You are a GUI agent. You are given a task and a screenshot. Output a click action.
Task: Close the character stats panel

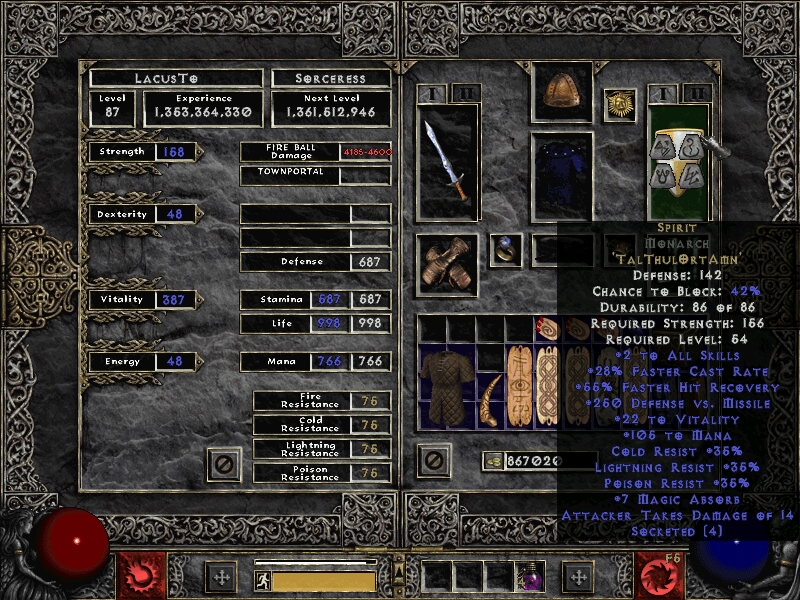pyautogui.click(x=224, y=463)
